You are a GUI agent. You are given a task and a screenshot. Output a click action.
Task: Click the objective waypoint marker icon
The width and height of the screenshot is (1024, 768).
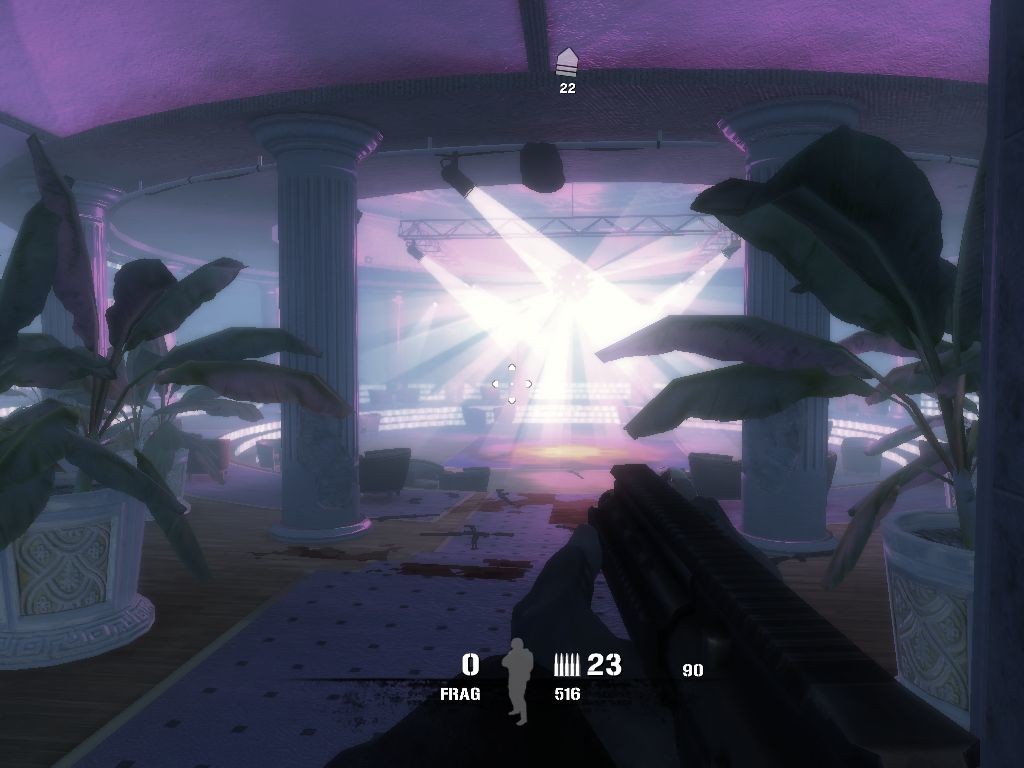[567, 62]
